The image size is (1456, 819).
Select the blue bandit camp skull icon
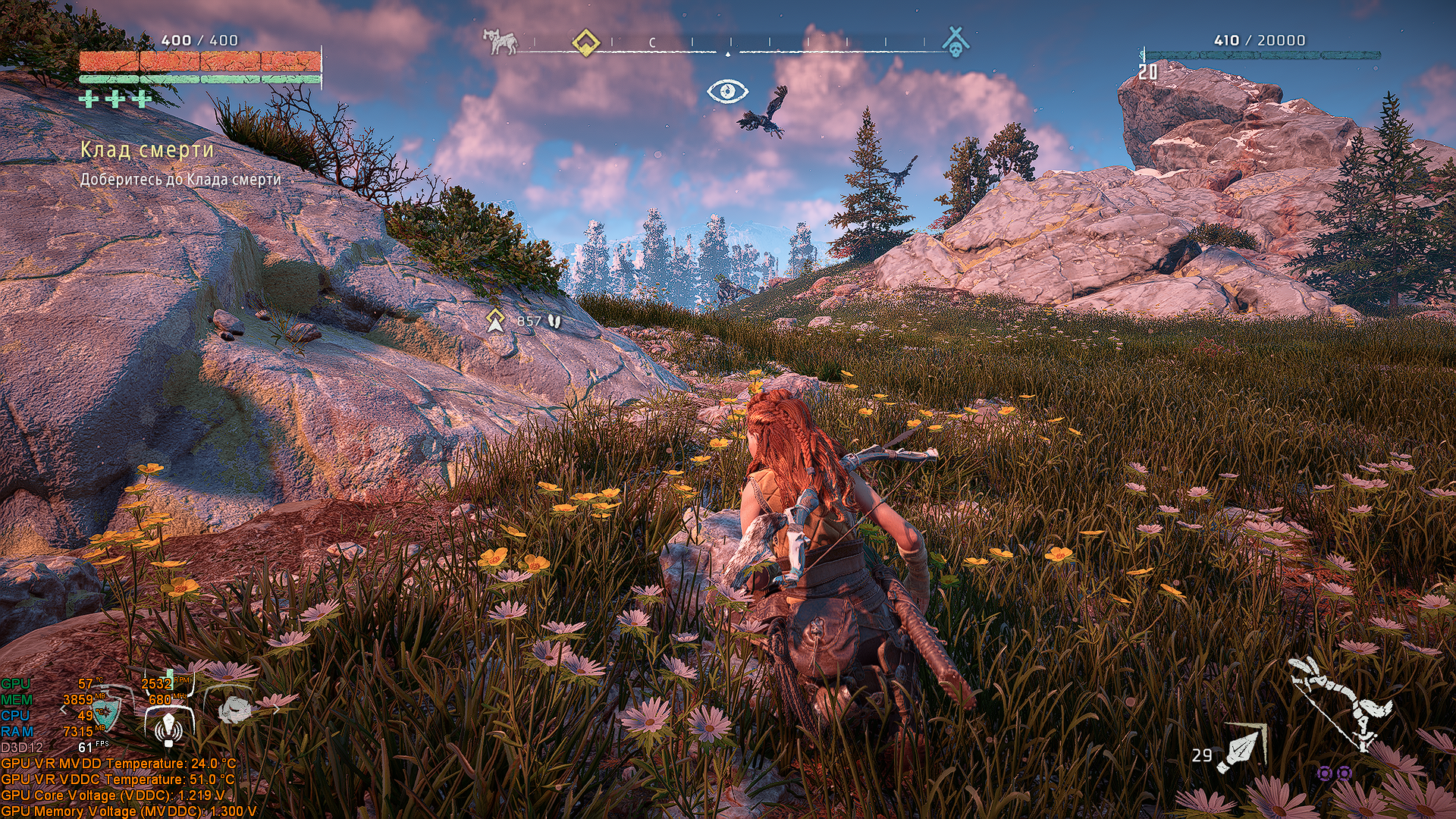coord(955,41)
